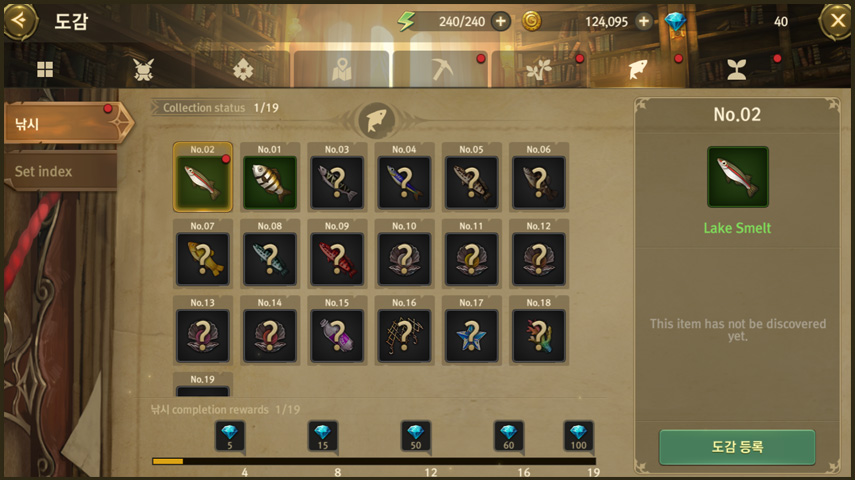Screen dimensions: 855x480
Task: Open the map location collection tab
Action: point(342,69)
